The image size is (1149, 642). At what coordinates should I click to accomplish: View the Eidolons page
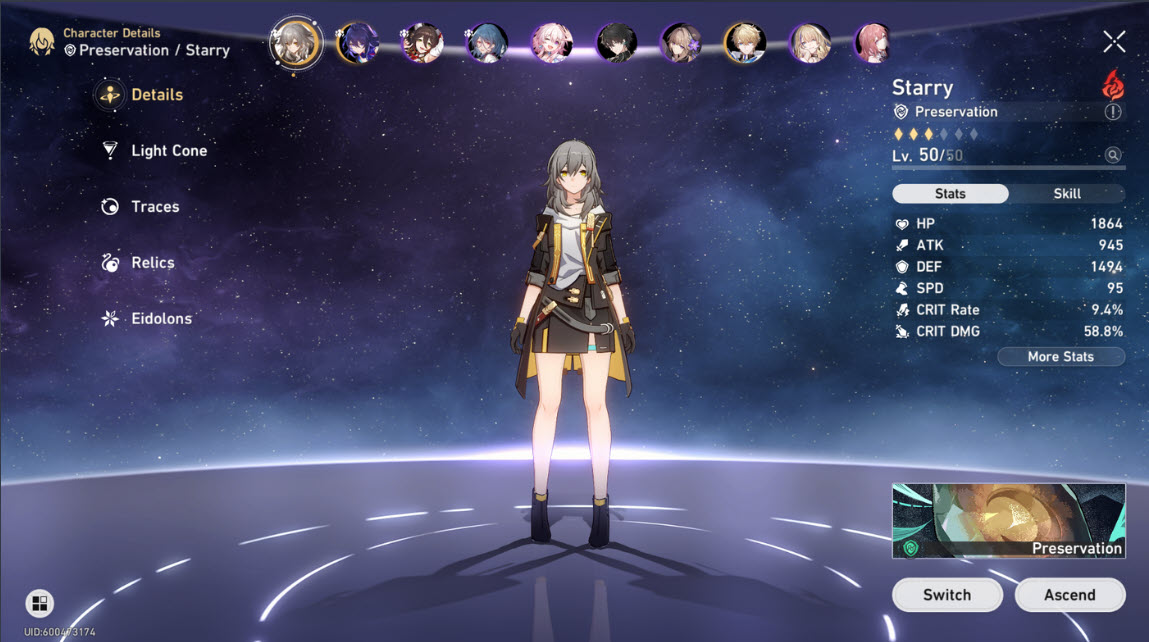point(160,319)
